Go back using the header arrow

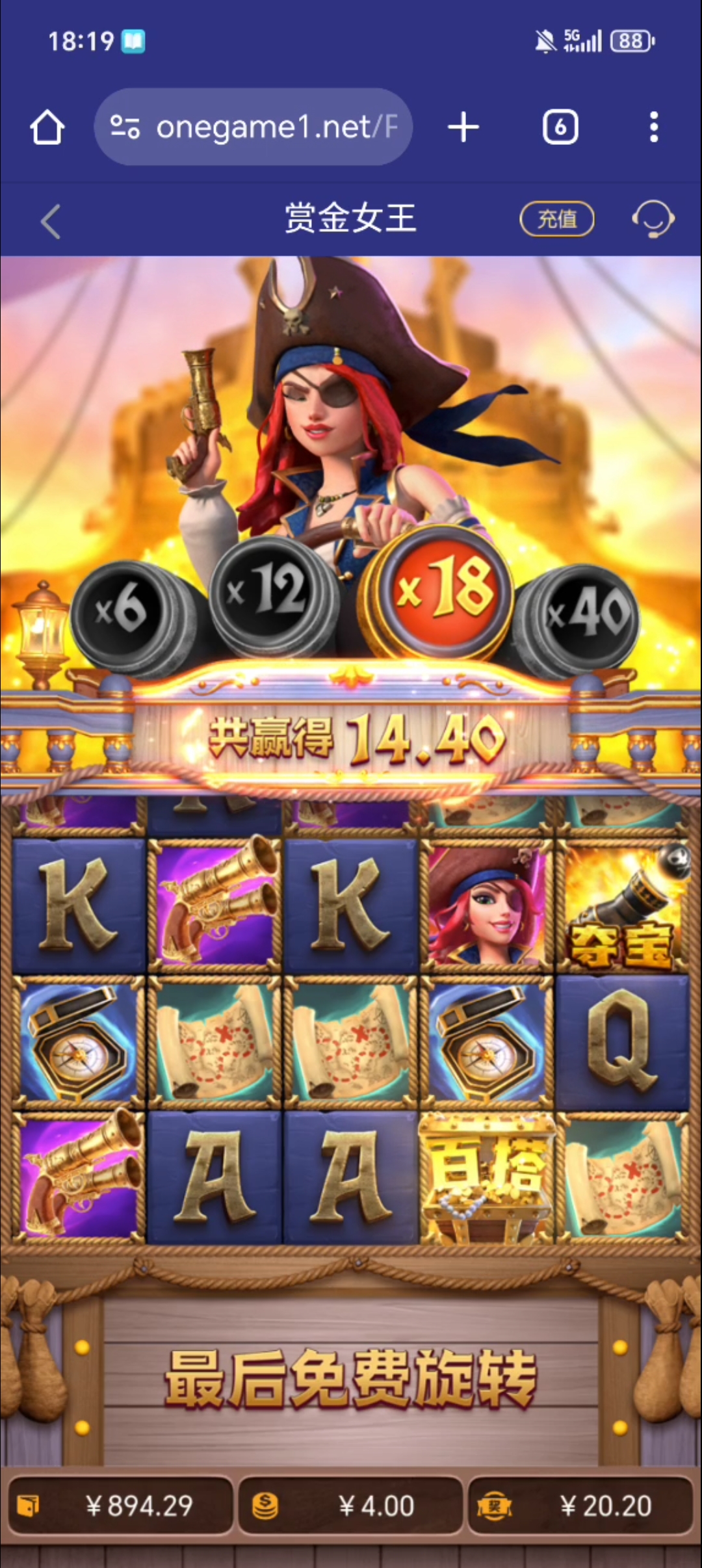(x=51, y=221)
